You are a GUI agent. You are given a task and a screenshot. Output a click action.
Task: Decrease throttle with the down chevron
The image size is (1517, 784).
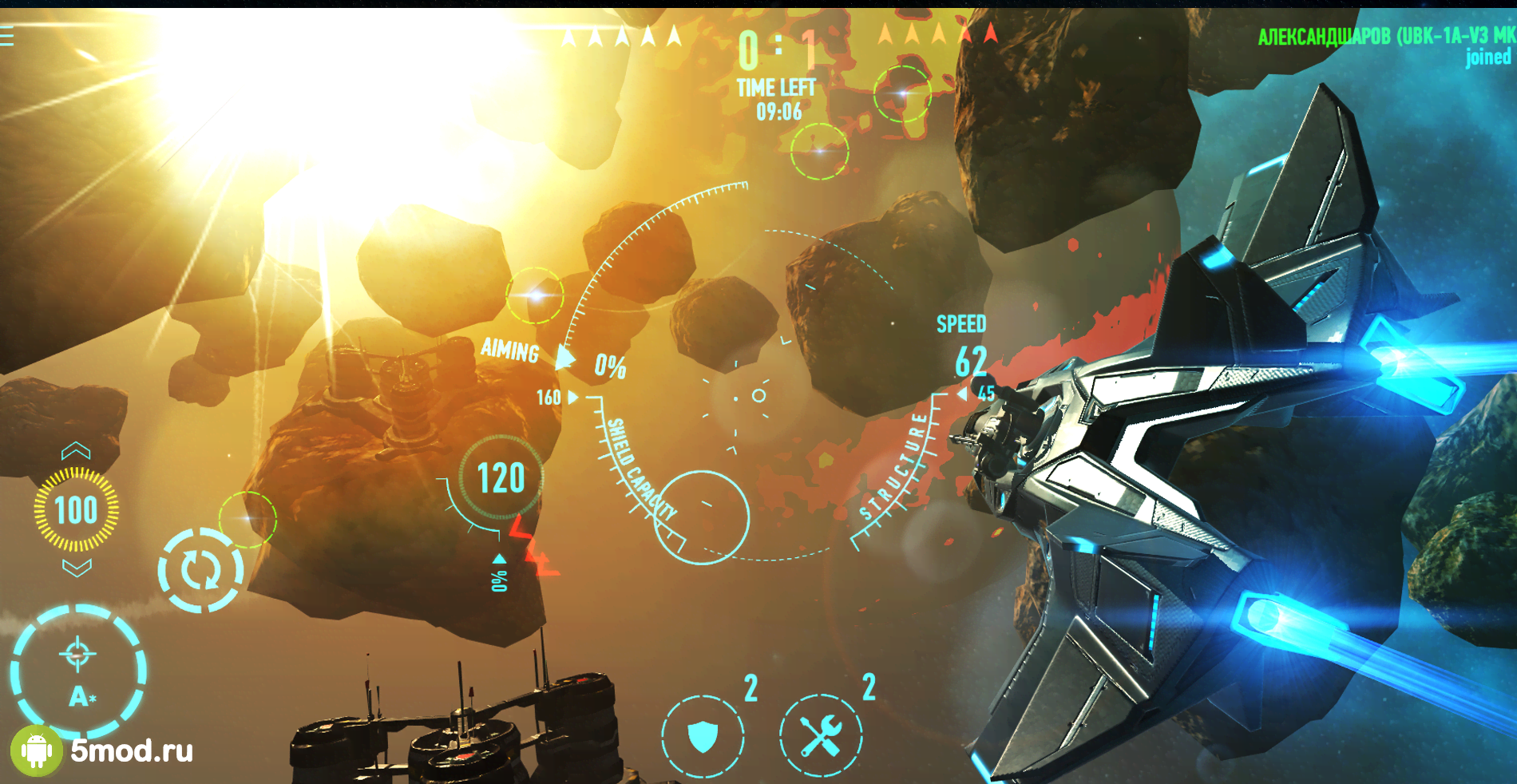77,568
